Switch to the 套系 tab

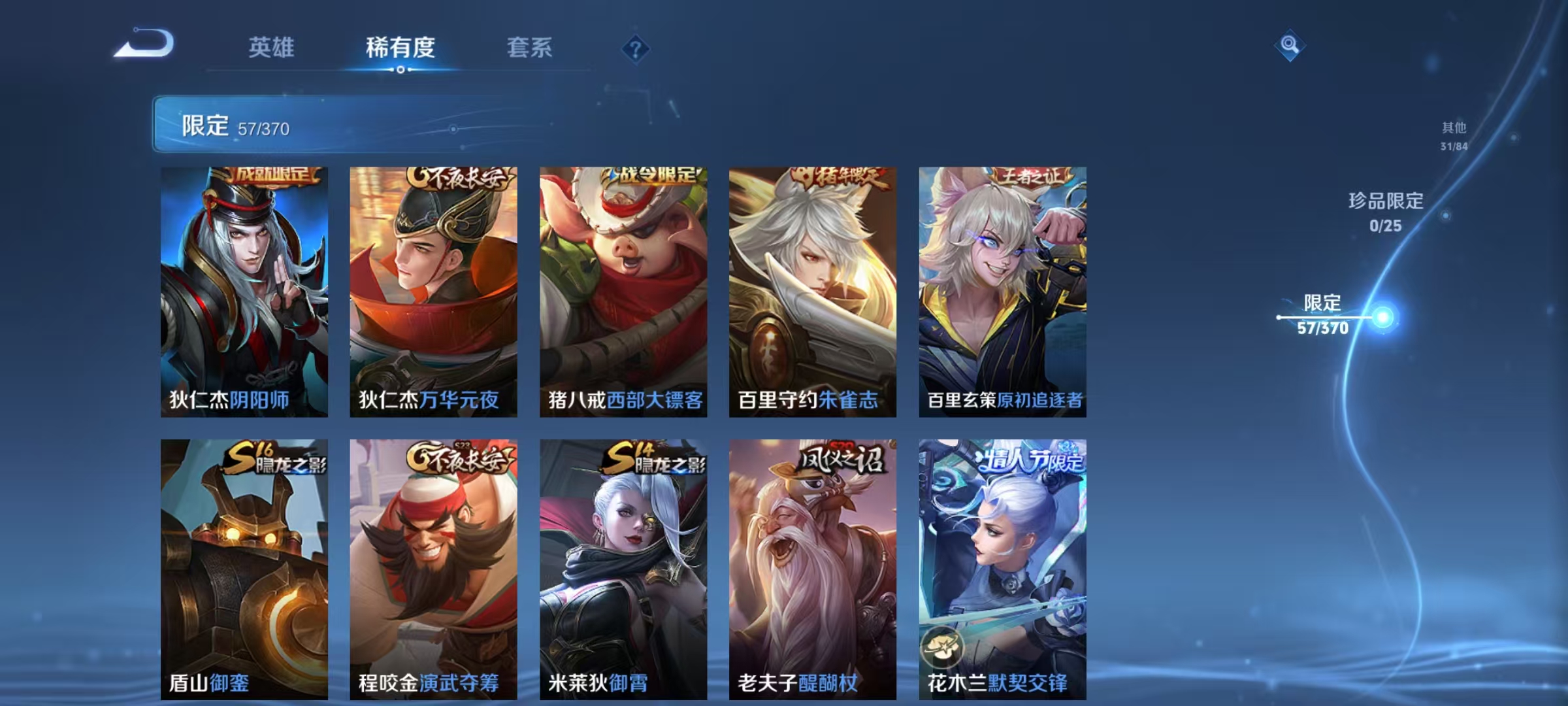coord(531,47)
